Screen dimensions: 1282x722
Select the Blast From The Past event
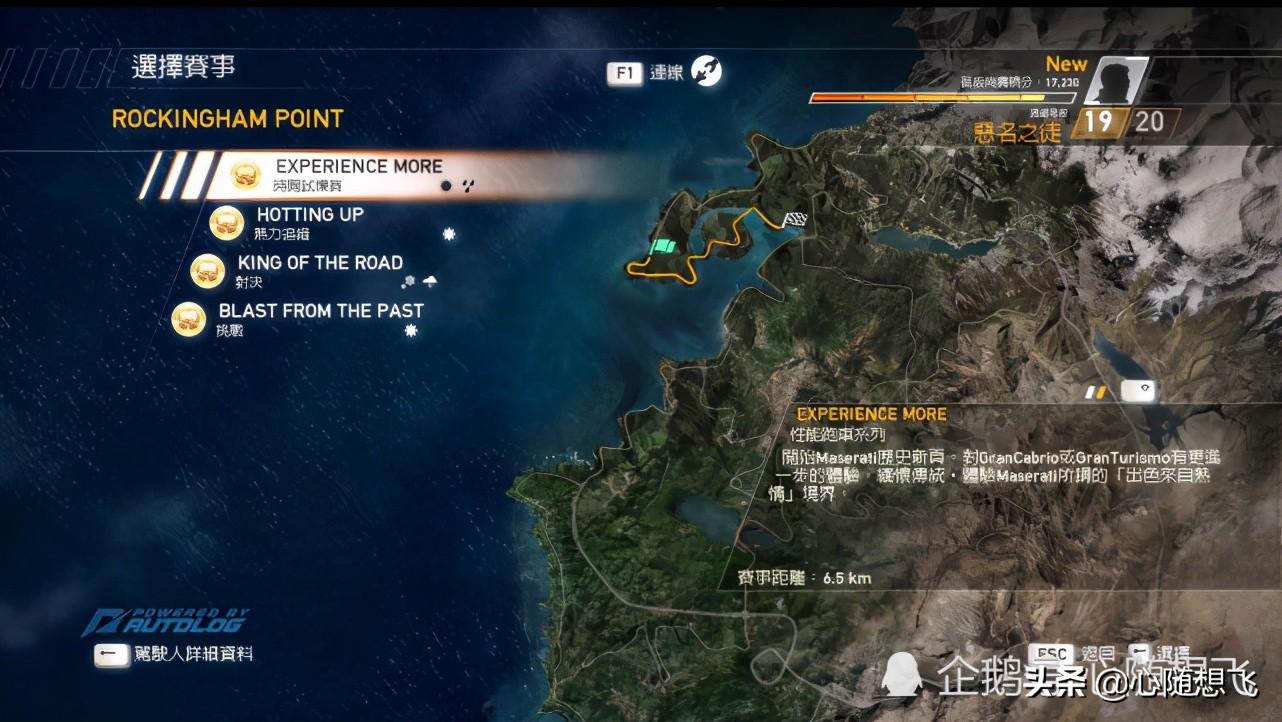pyautogui.click(x=320, y=318)
